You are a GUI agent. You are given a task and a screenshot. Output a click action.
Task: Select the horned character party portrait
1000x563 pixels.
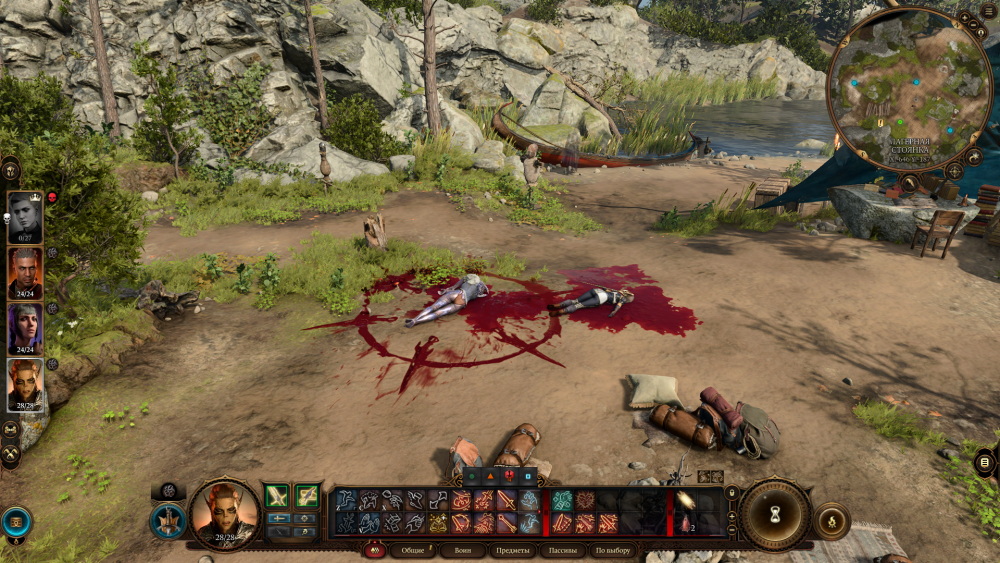(25, 385)
